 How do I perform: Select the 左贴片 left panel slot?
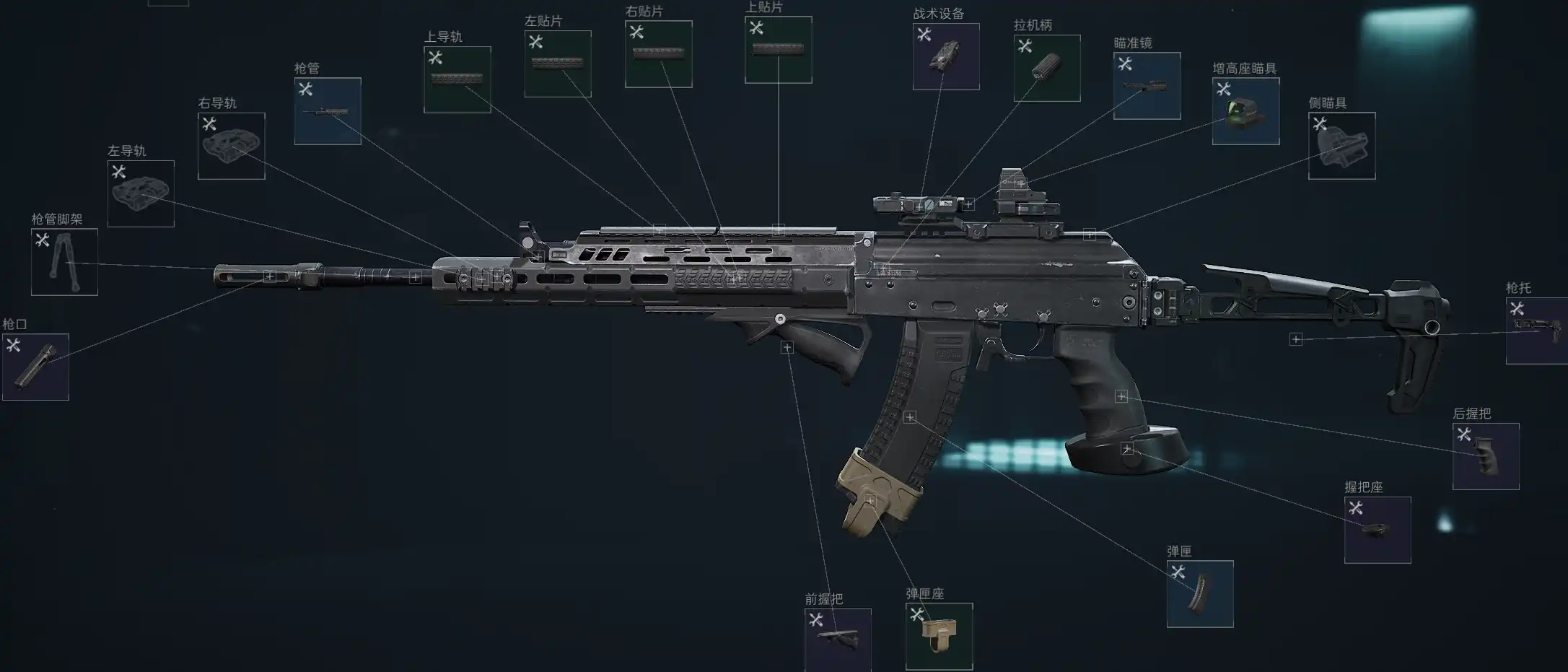point(558,64)
